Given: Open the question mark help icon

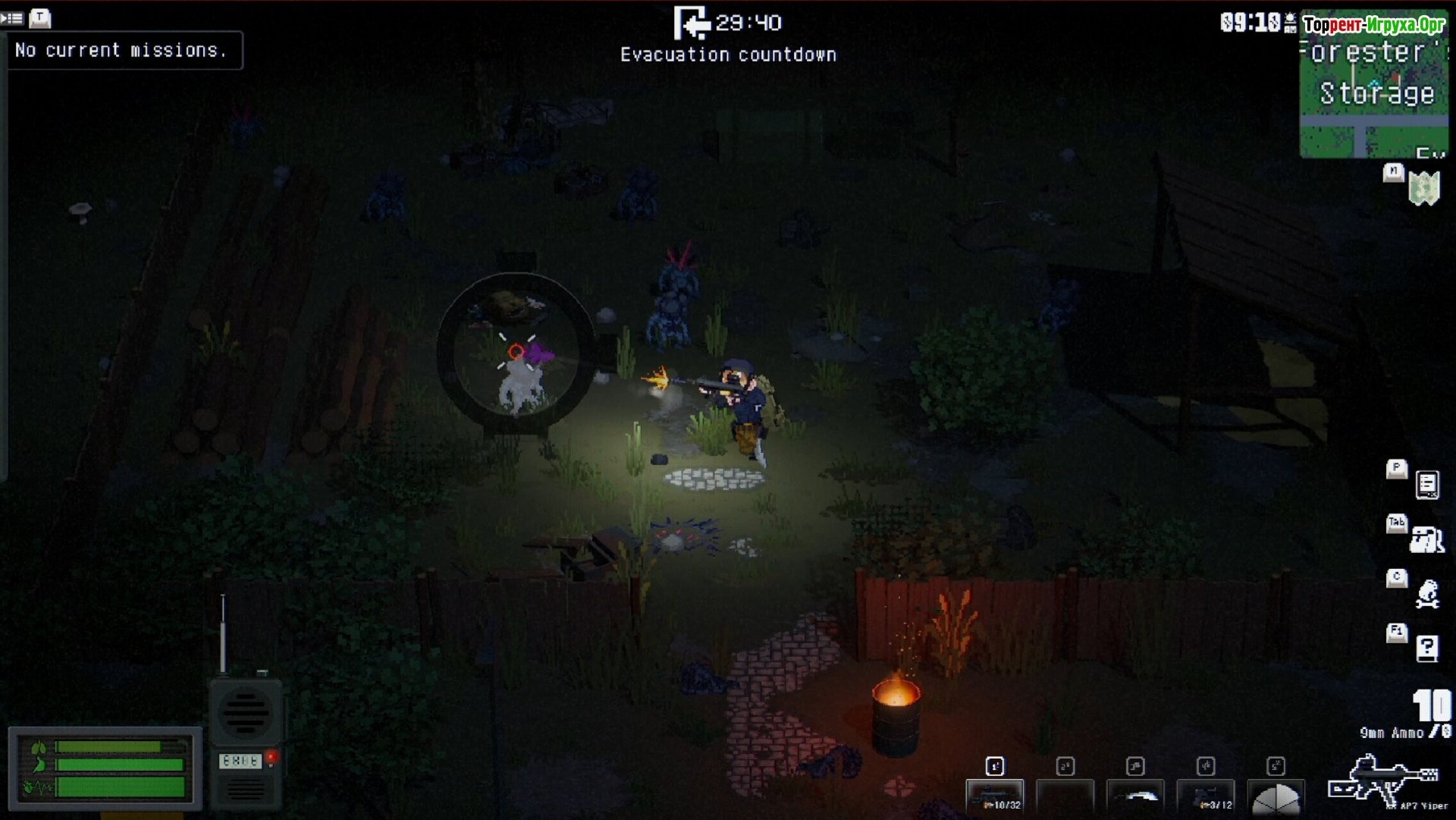Looking at the screenshot, I should tap(1426, 649).
